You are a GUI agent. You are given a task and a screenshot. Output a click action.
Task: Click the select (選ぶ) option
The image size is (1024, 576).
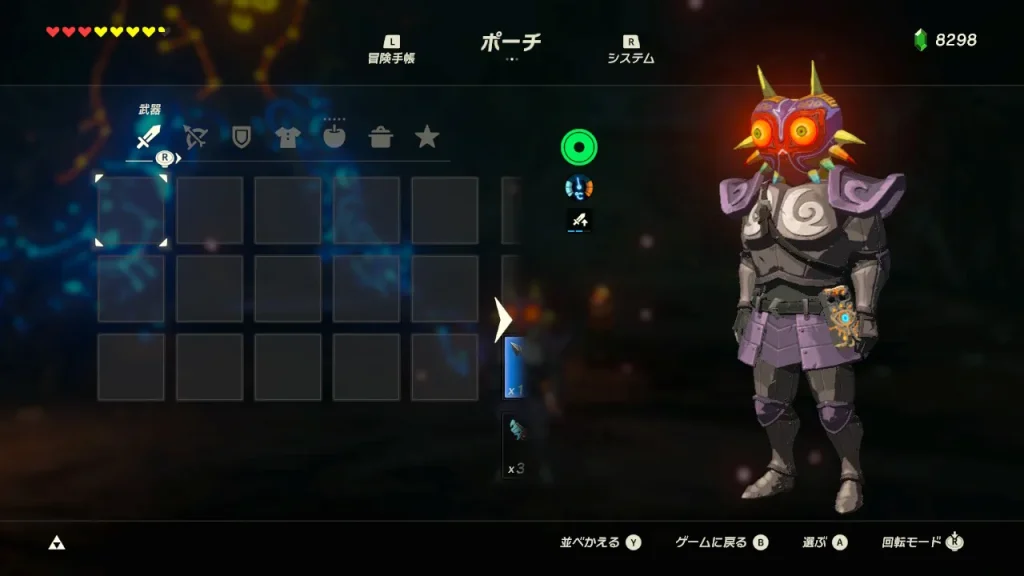[x=824, y=542]
